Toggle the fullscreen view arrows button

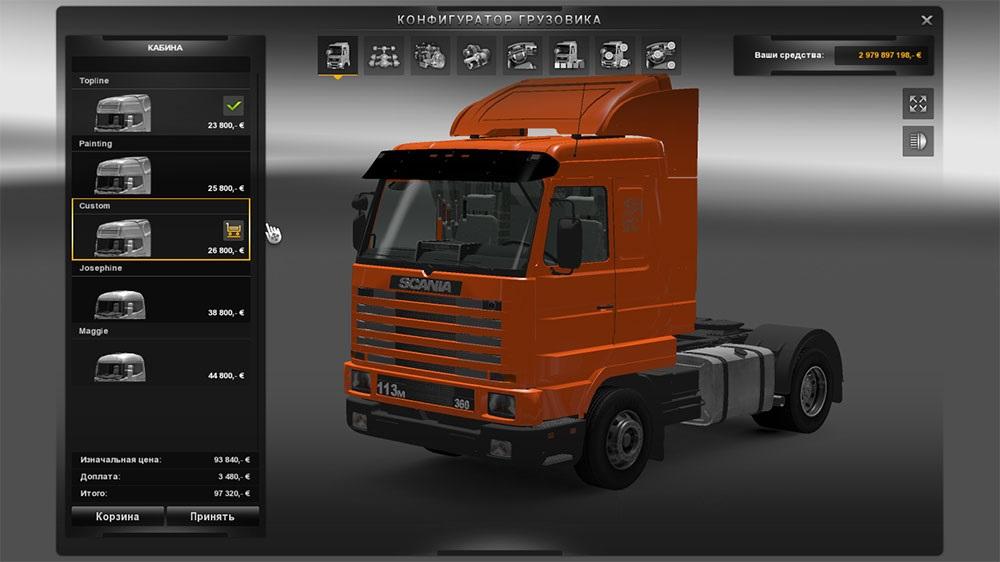point(917,103)
